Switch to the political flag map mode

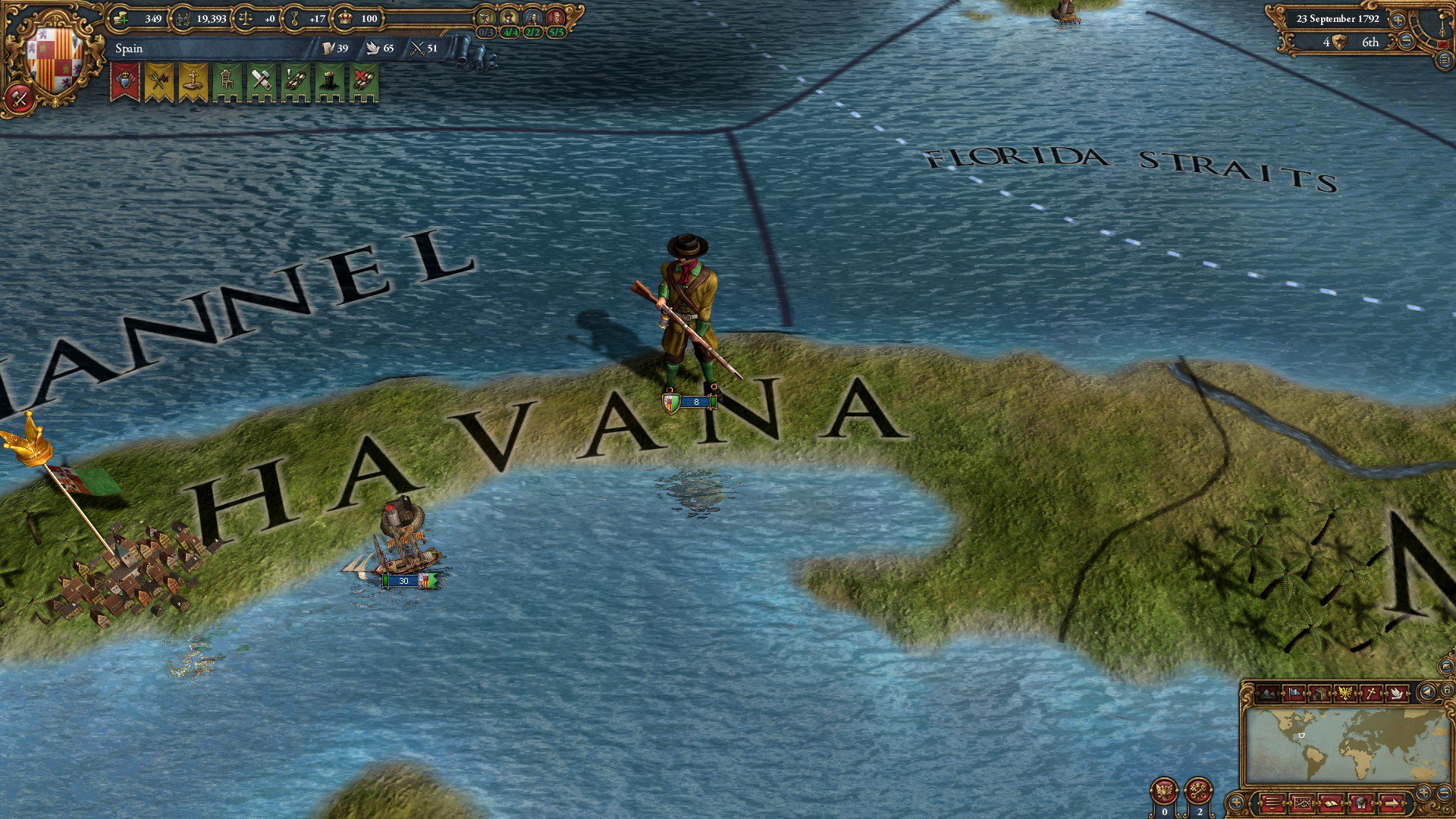tap(1294, 693)
